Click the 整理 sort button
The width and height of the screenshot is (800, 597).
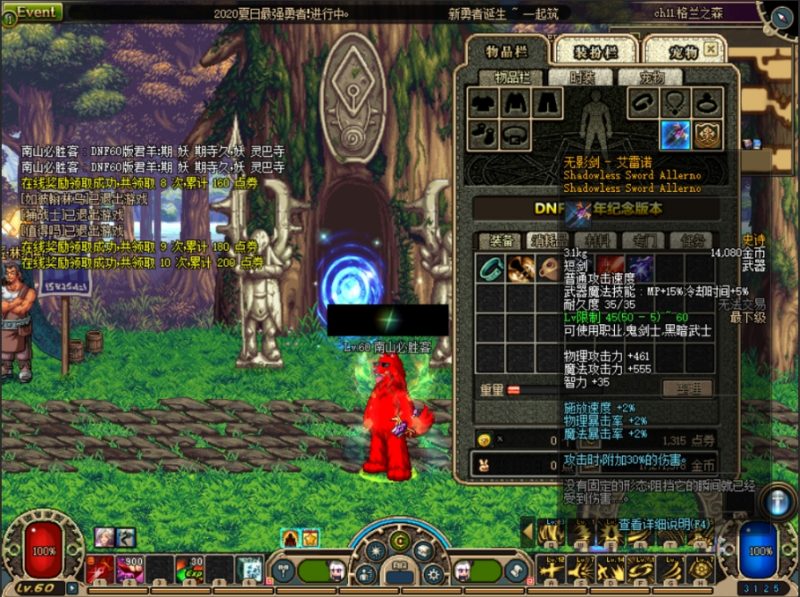[692, 388]
